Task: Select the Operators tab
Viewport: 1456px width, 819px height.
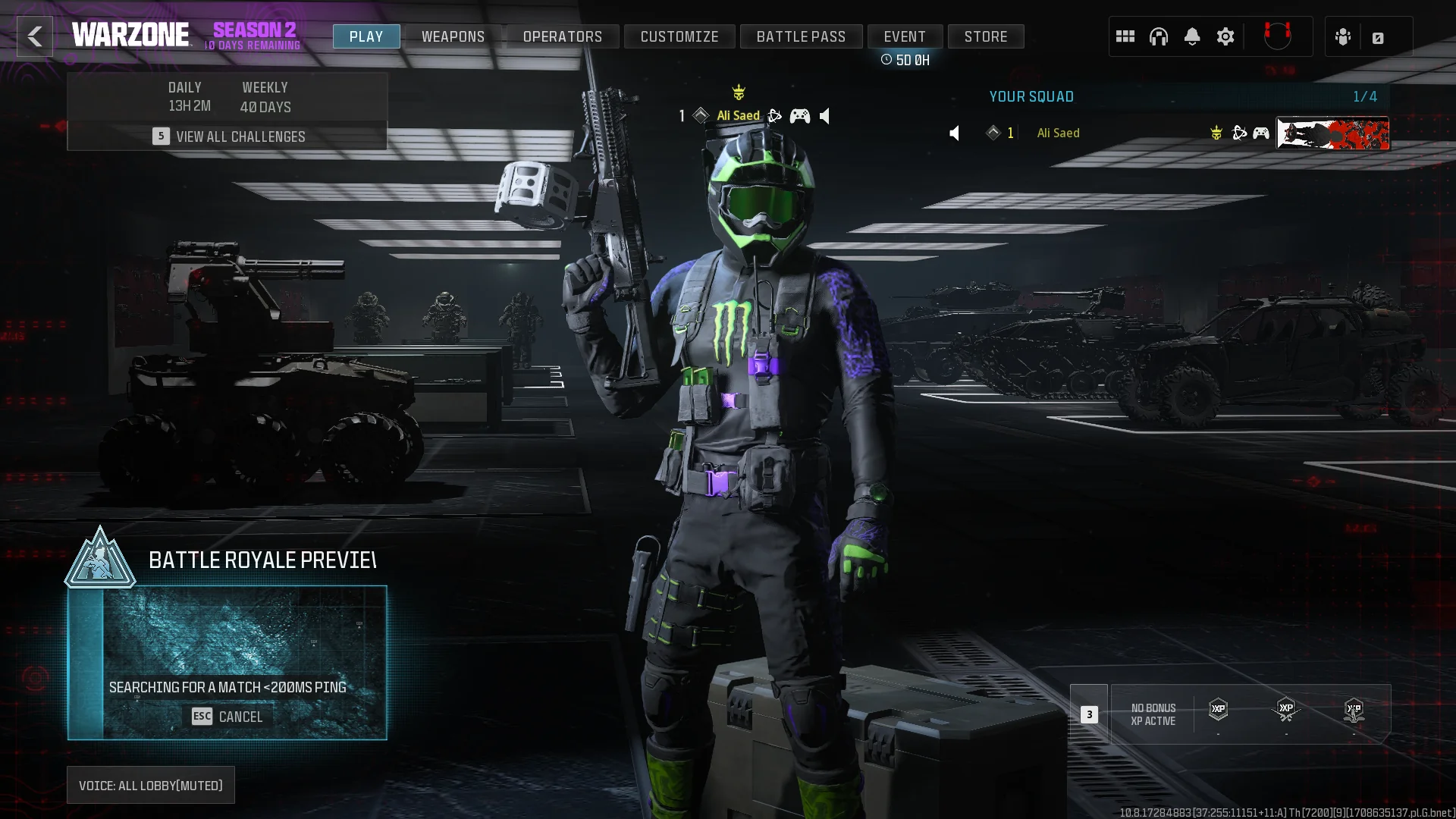Action: 562,36
